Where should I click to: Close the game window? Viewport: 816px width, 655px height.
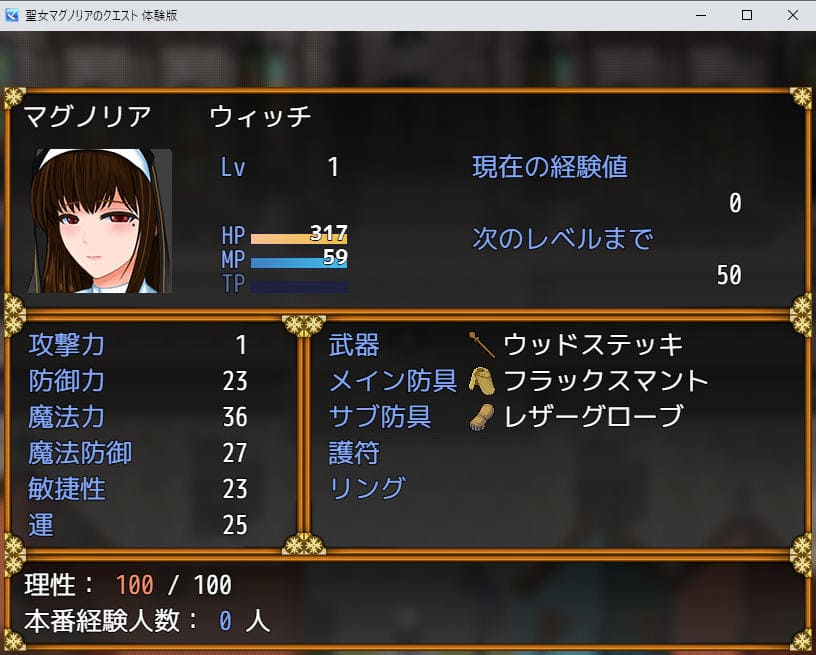(x=792, y=16)
